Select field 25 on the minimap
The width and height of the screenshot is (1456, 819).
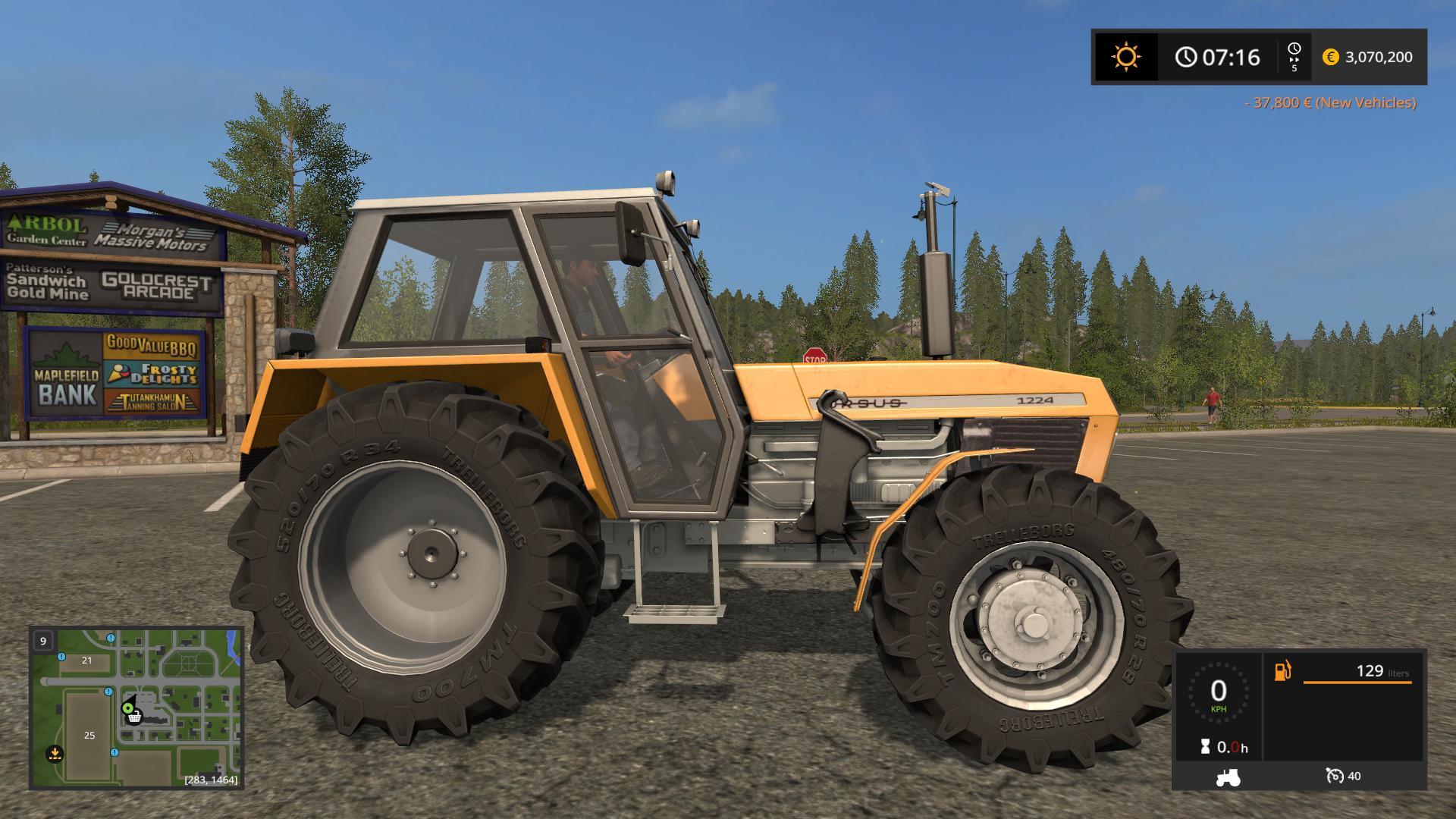[x=89, y=736]
